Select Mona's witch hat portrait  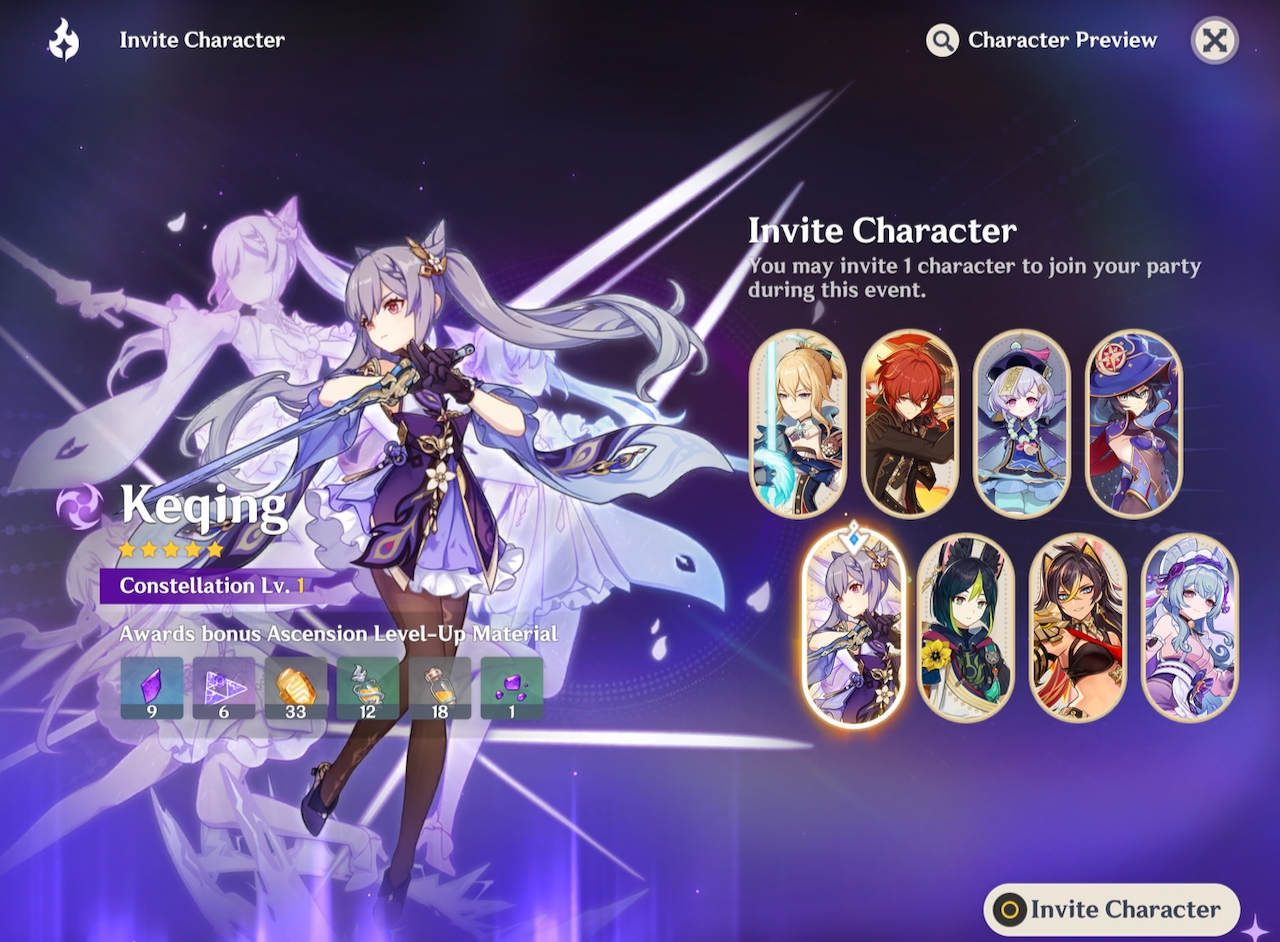point(1134,423)
